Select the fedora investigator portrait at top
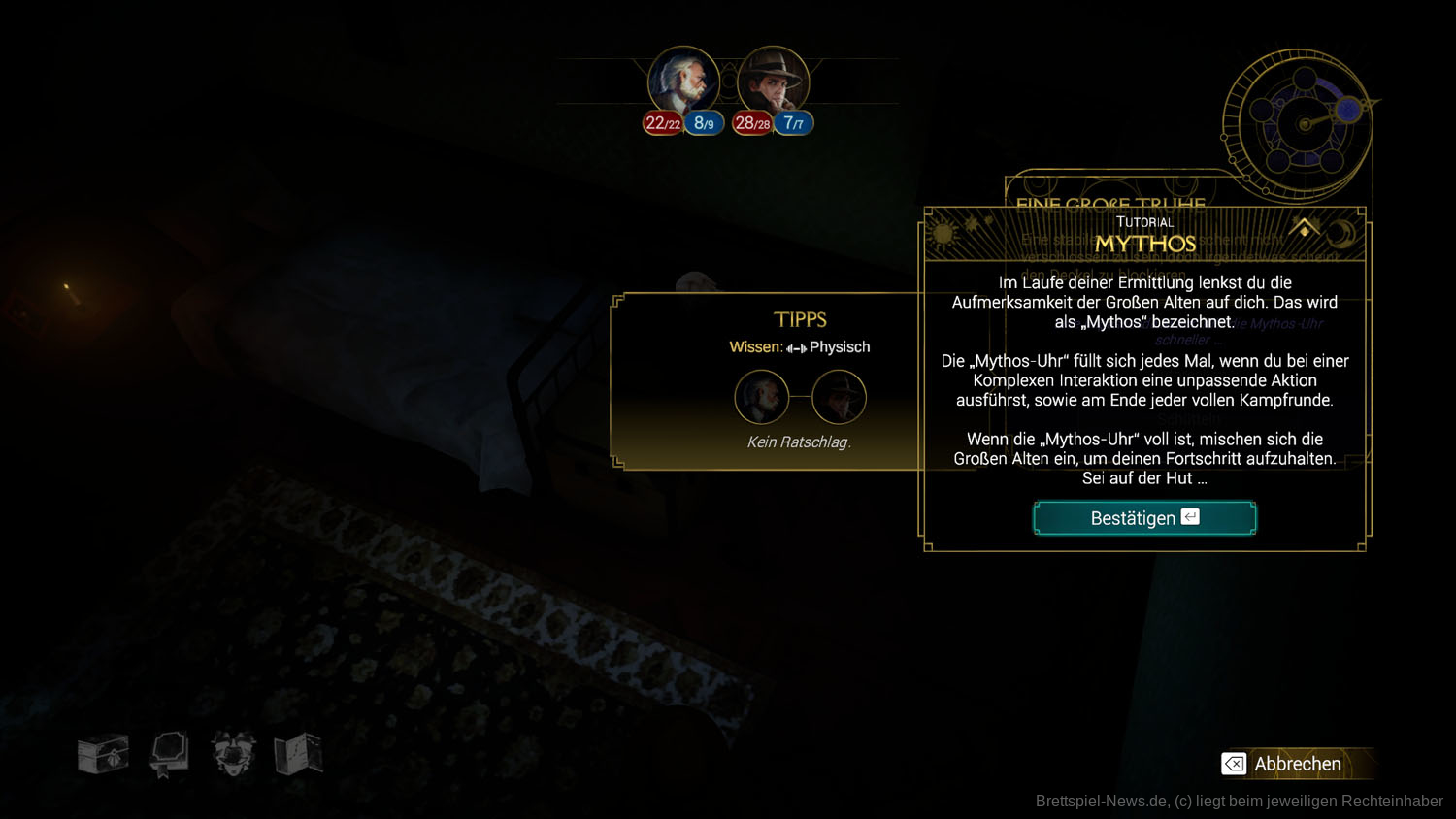1456x819 pixels. pyautogui.click(x=773, y=82)
